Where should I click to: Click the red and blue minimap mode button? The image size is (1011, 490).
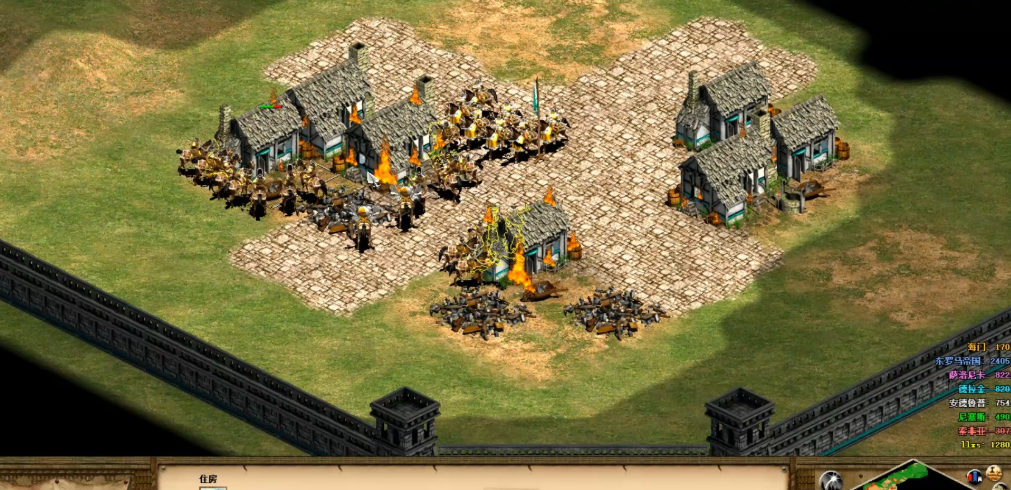pos(974,474)
